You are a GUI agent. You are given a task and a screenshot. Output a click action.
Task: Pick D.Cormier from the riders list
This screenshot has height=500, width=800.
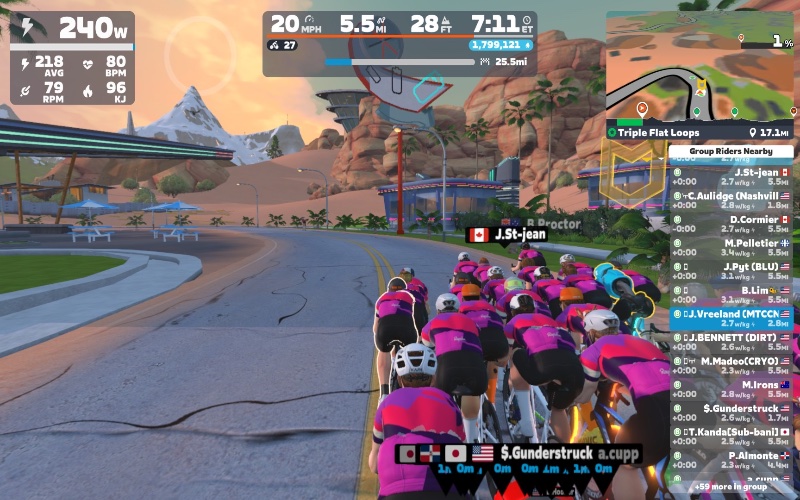click(732, 224)
